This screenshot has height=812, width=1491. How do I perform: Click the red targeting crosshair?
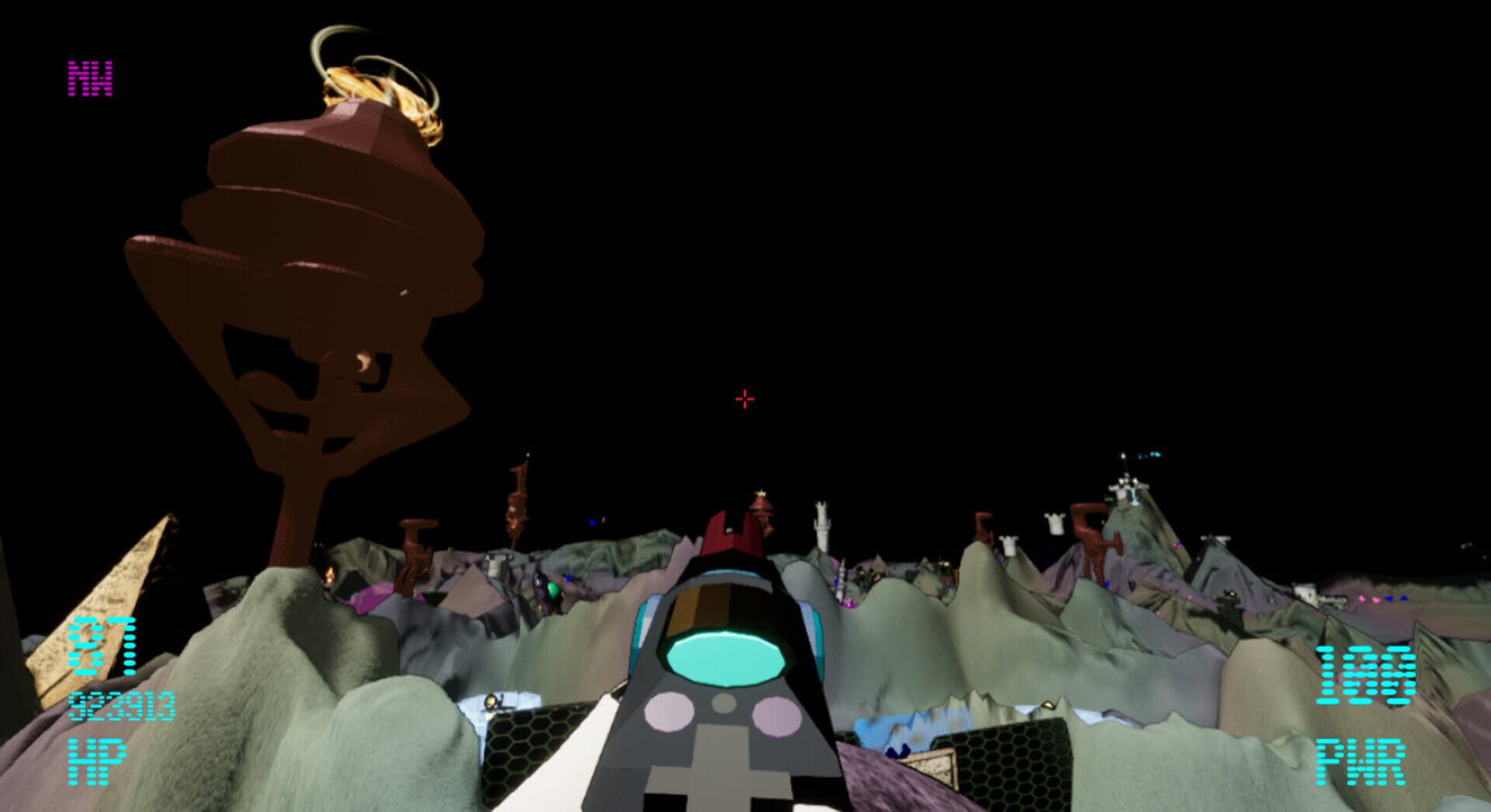pyautogui.click(x=743, y=397)
